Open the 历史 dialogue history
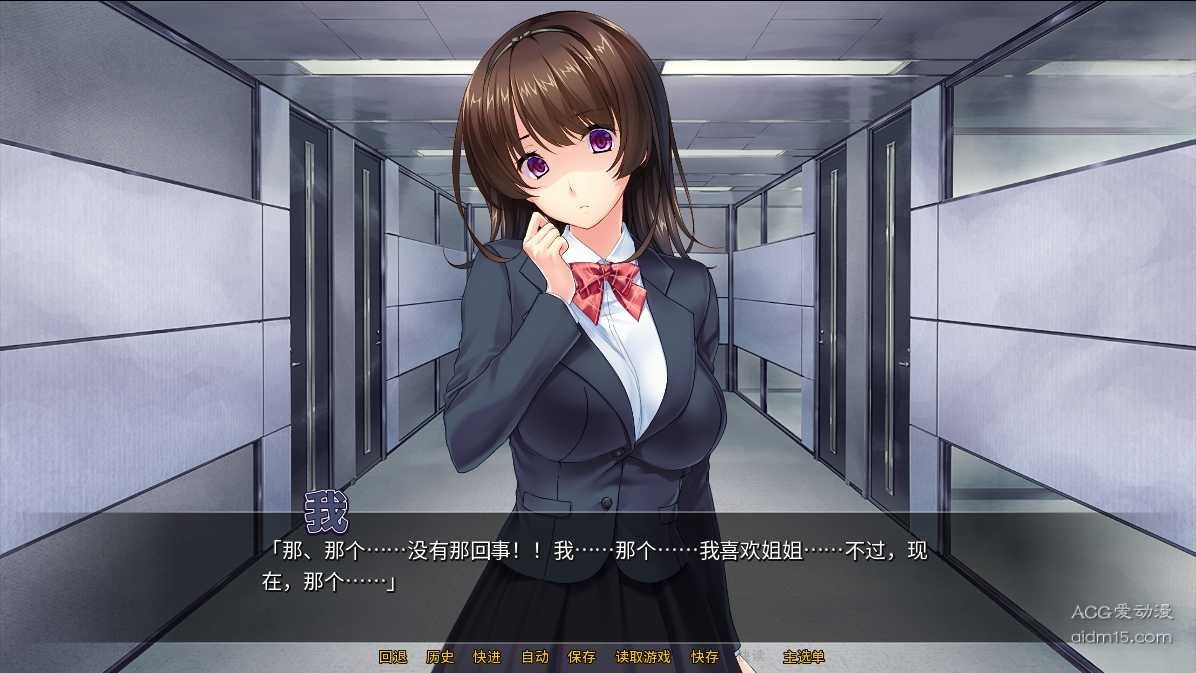Viewport: 1196px width, 673px height. pos(440,657)
